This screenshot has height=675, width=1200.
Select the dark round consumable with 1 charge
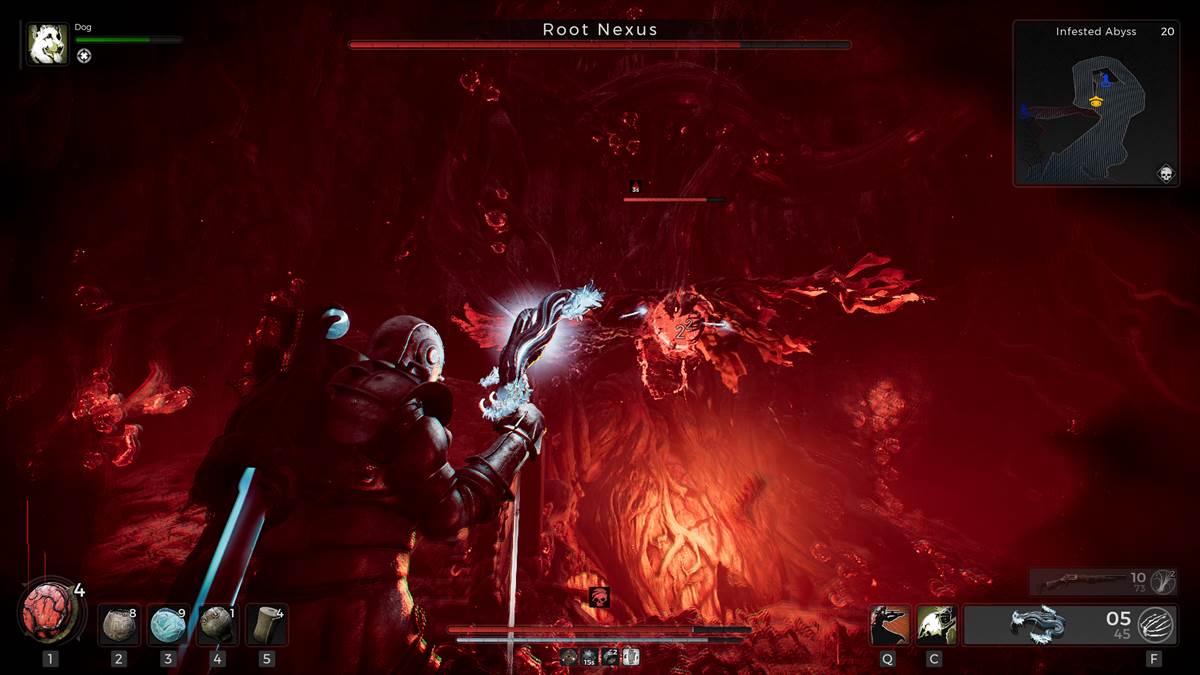(216, 625)
